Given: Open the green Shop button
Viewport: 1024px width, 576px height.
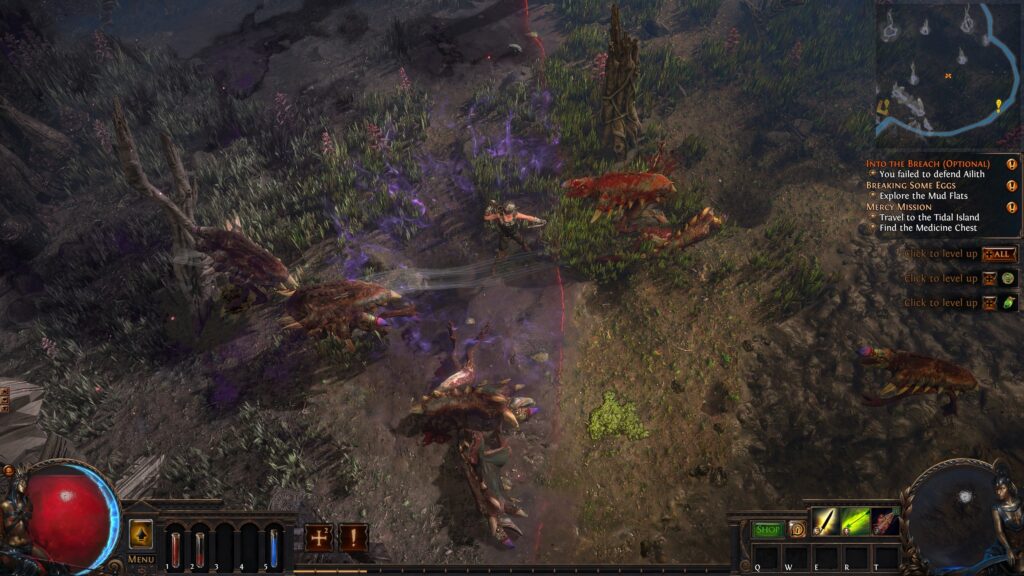Looking at the screenshot, I should pyautogui.click(x=767, y=529).
